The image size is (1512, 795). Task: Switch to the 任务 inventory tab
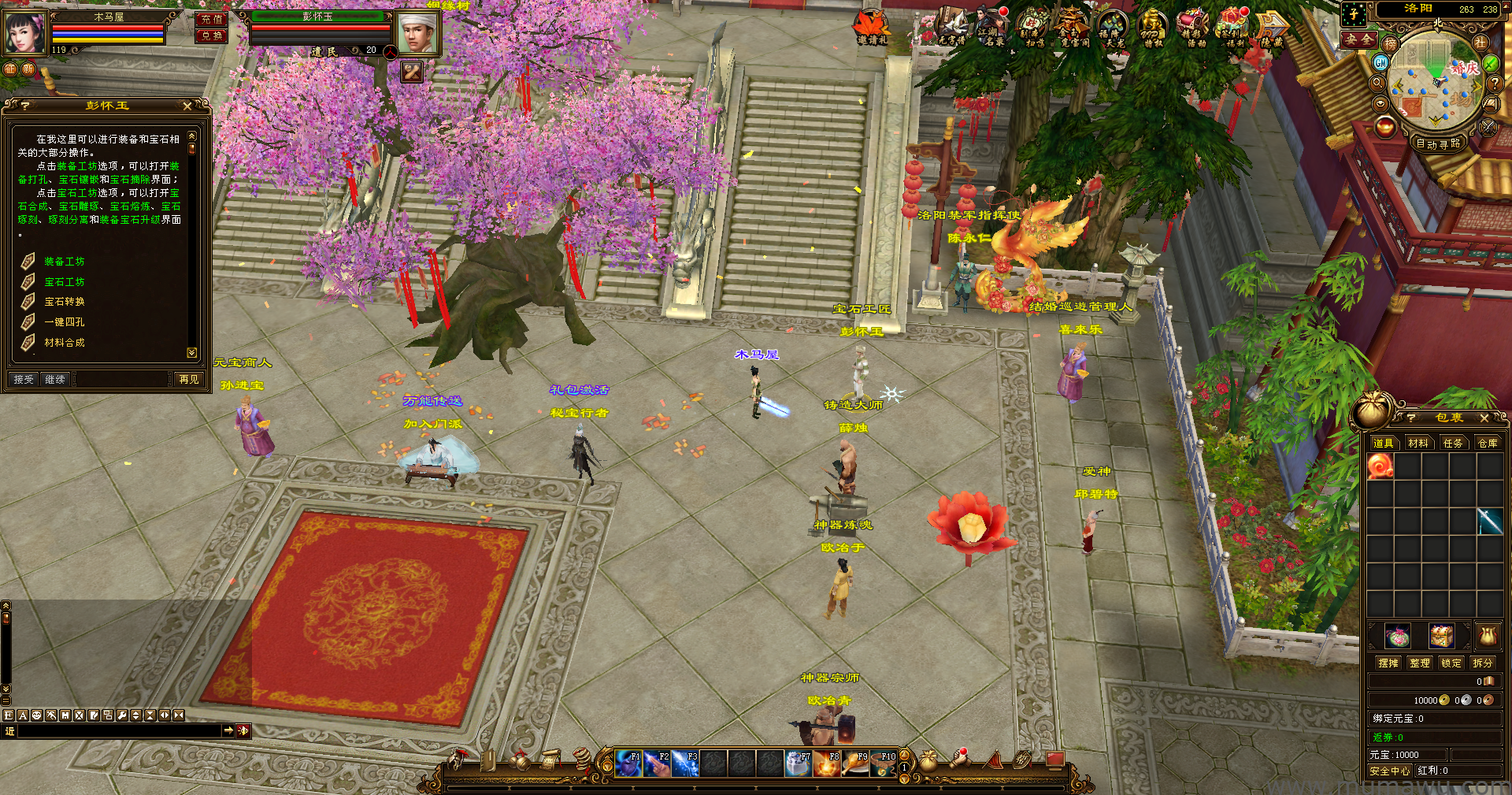tap(1453, 444)
